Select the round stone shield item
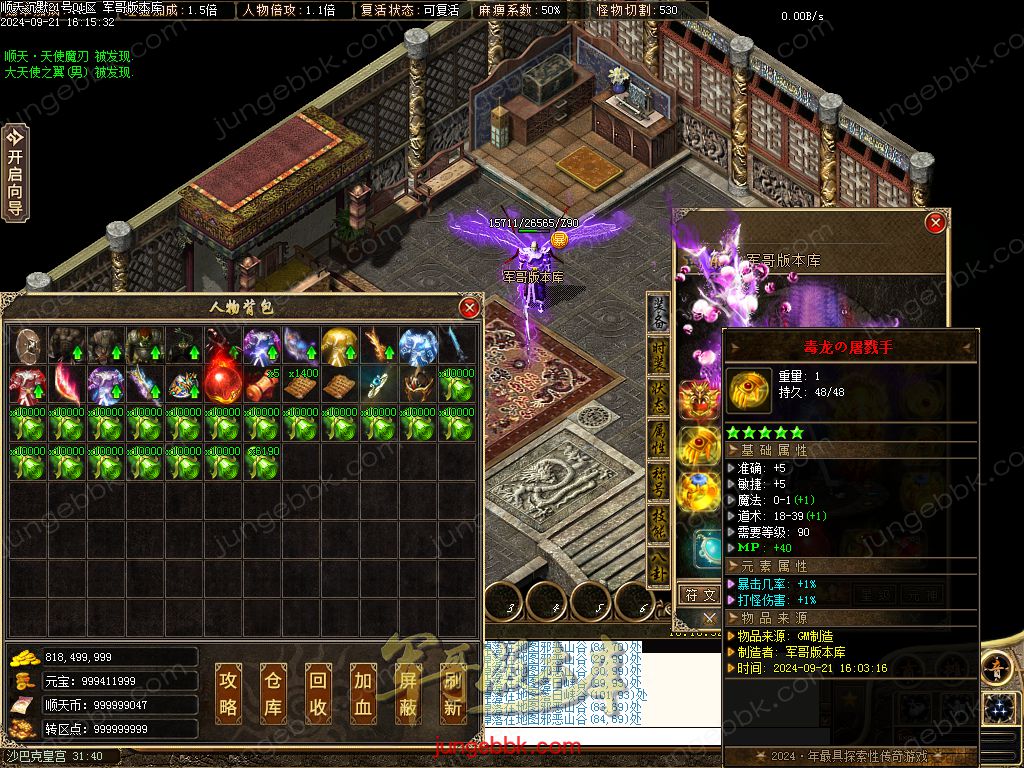Screen dimensions: 1024x768 [x=28, y=345]
